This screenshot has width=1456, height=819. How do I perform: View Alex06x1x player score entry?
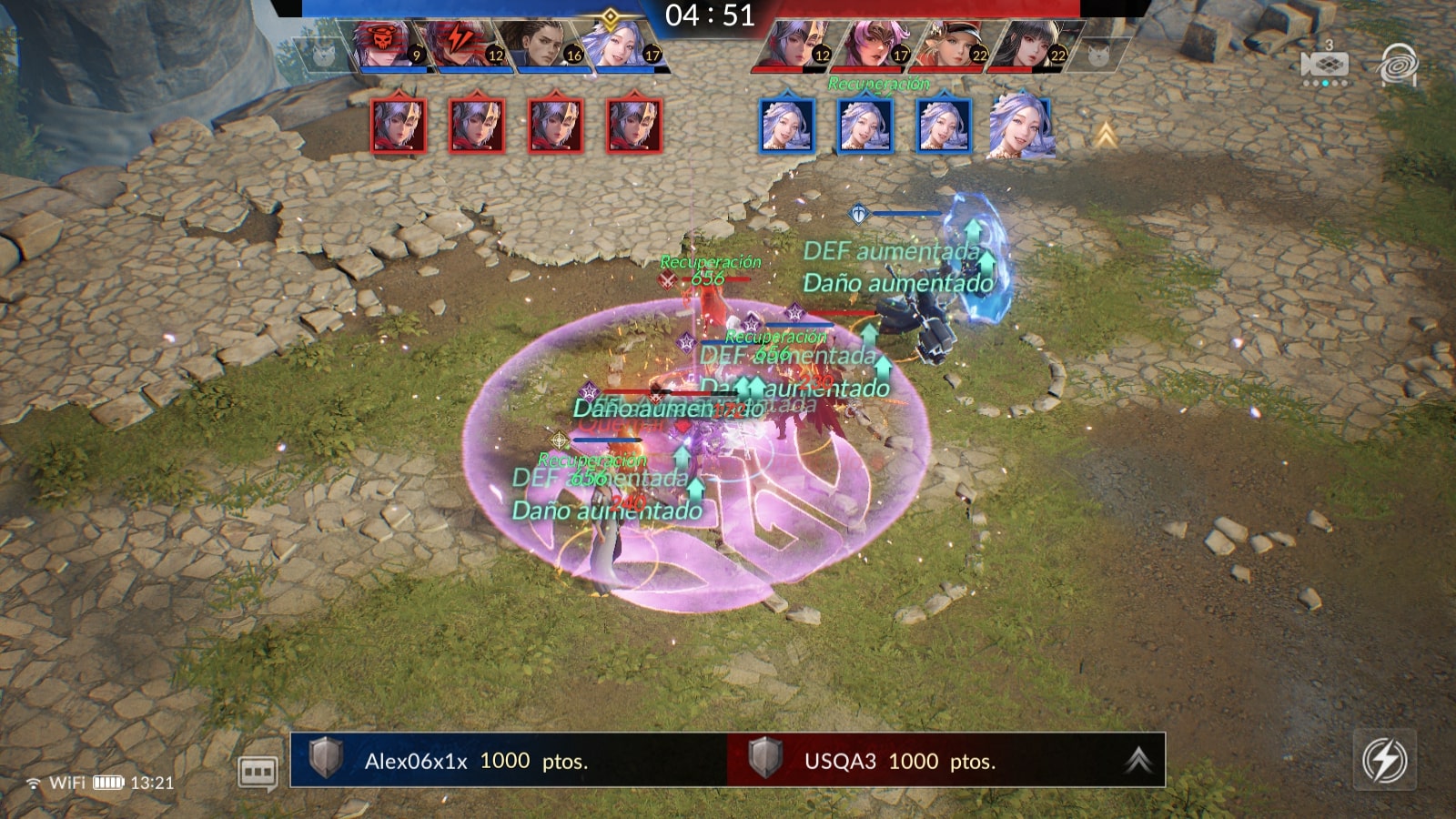point(475,761)
